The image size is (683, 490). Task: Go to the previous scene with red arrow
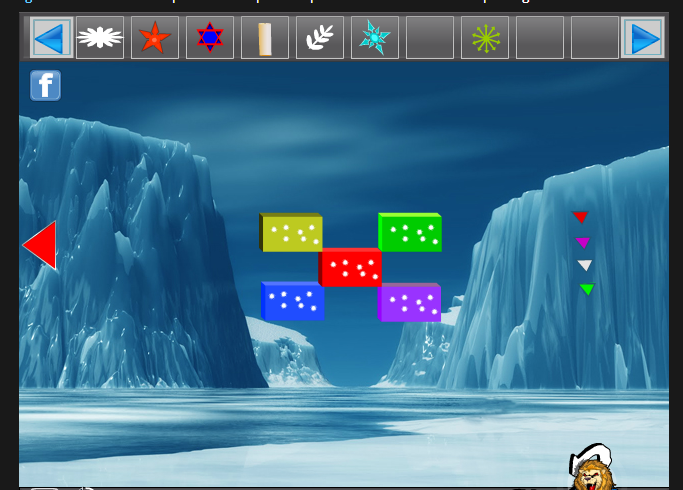tap(40, 245)
